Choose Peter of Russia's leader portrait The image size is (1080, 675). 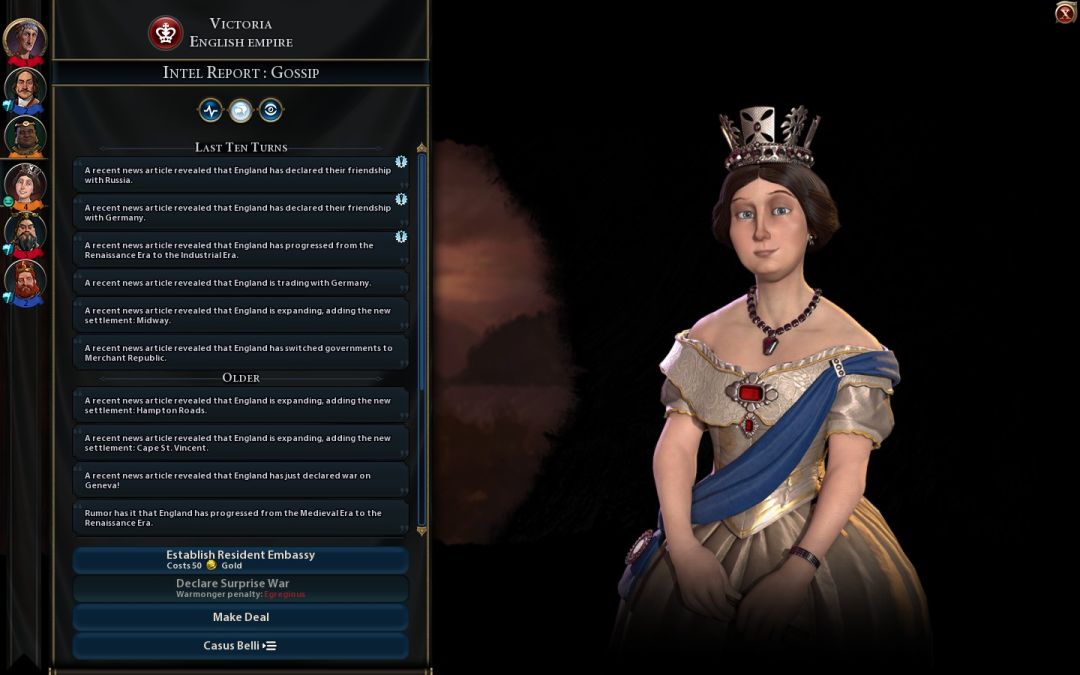[25, 89]
